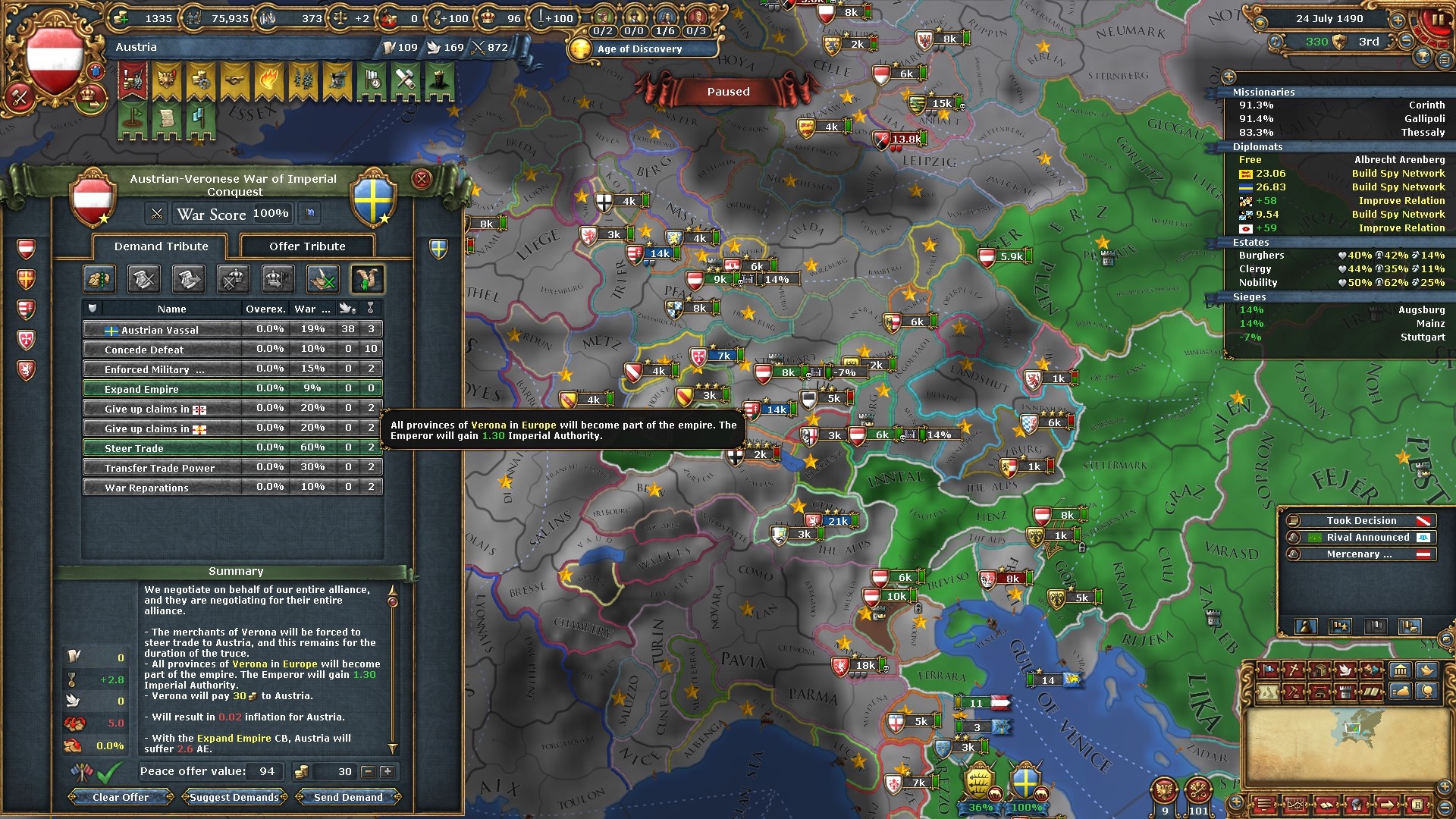Click the Austria country shield

pos(53,59)
